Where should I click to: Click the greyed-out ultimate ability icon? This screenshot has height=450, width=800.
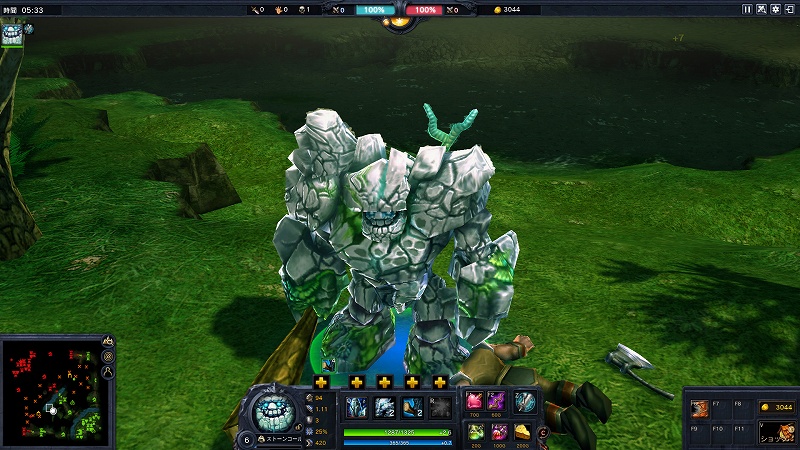click(440, 406)
